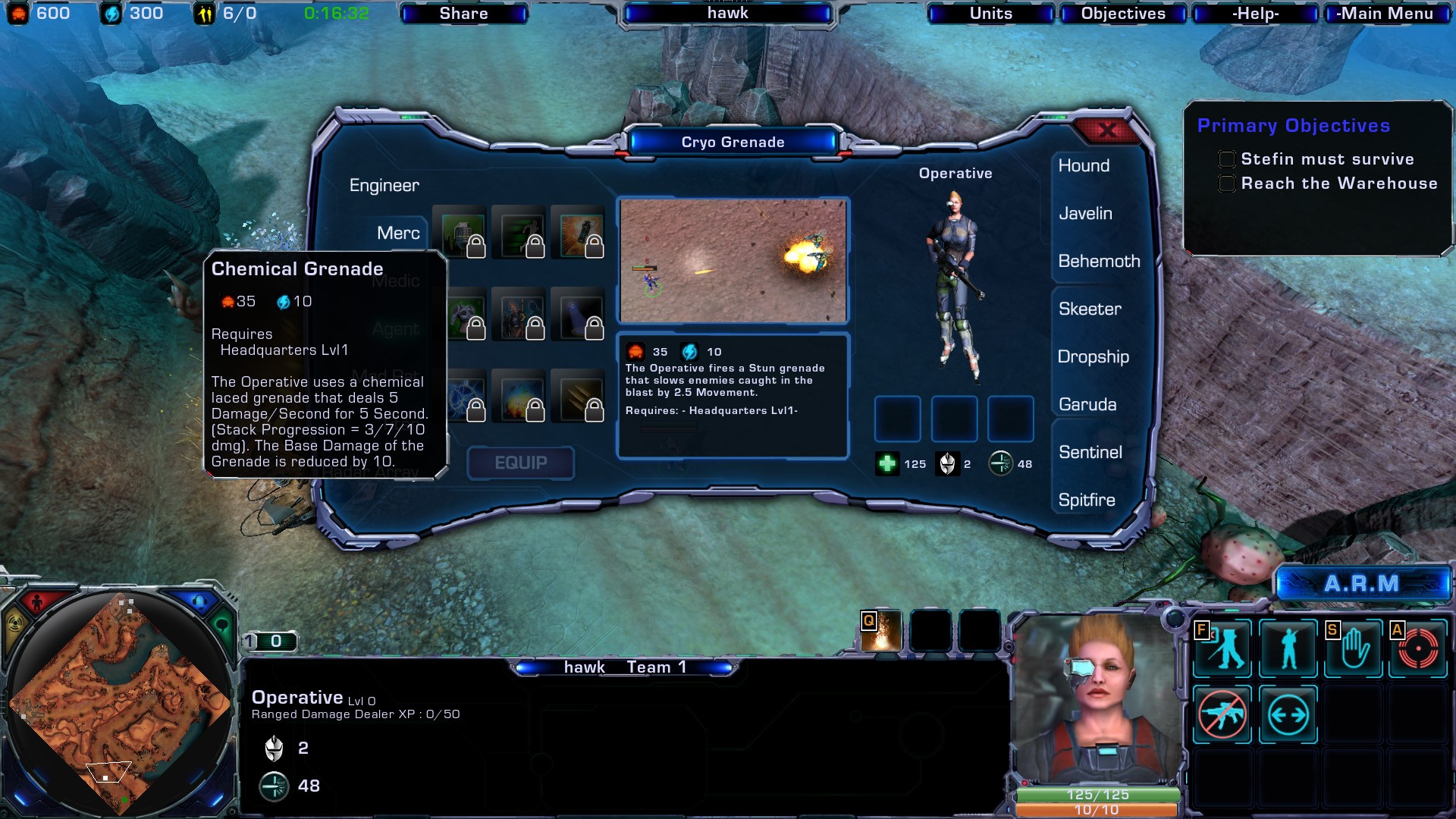Screen dimensions: 1456x819
Task: Click the minimap terrain view
Action: point(121,701)
